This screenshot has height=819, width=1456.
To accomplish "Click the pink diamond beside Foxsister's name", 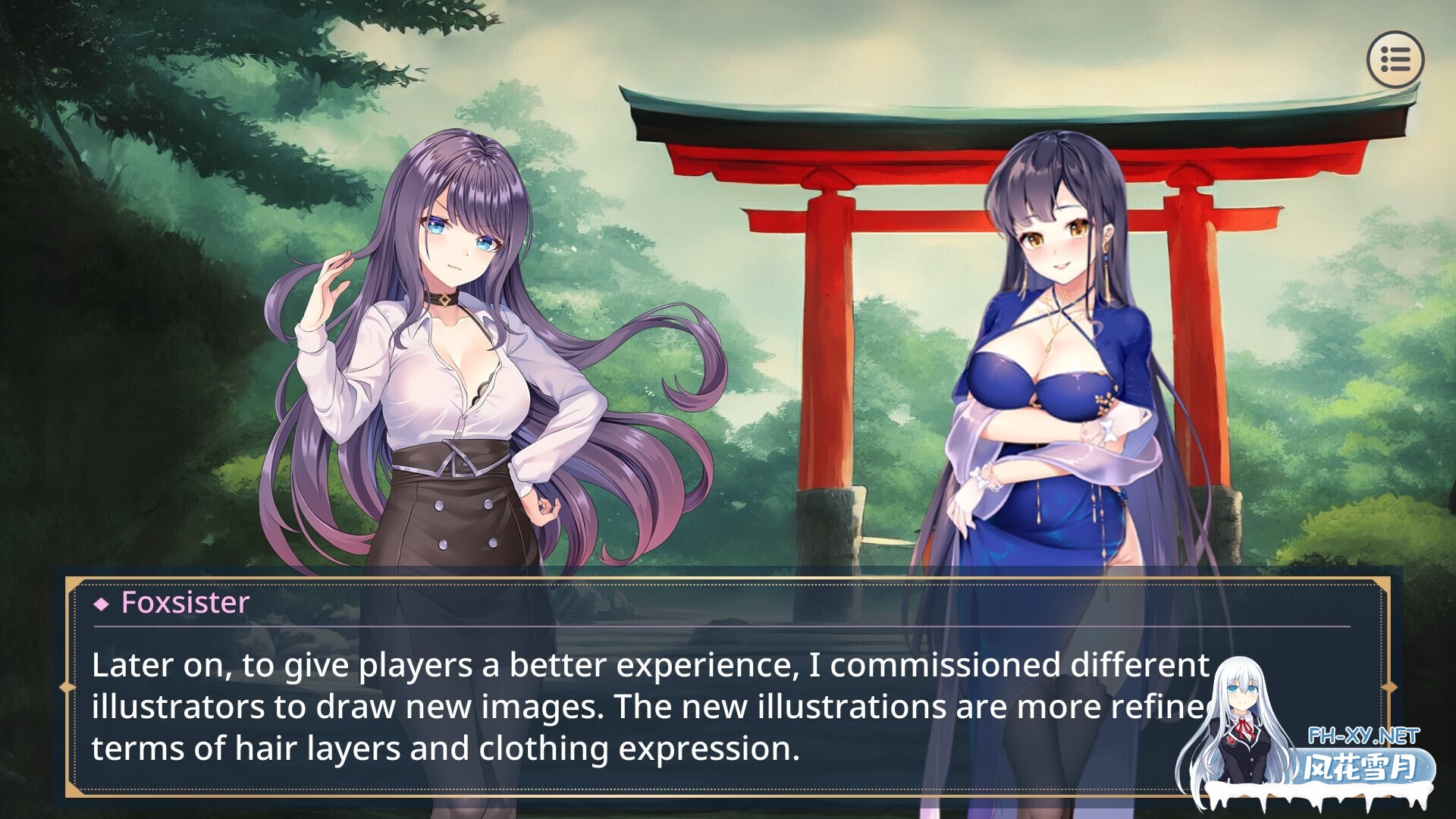I will [101, 604].
